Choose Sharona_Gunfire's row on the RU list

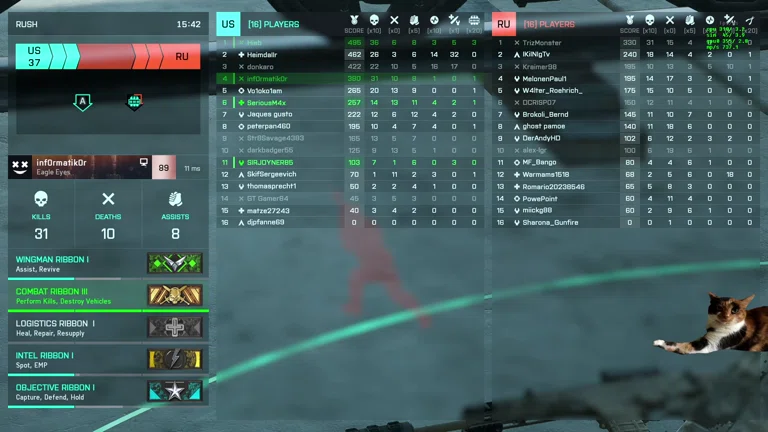coord(550,222)
